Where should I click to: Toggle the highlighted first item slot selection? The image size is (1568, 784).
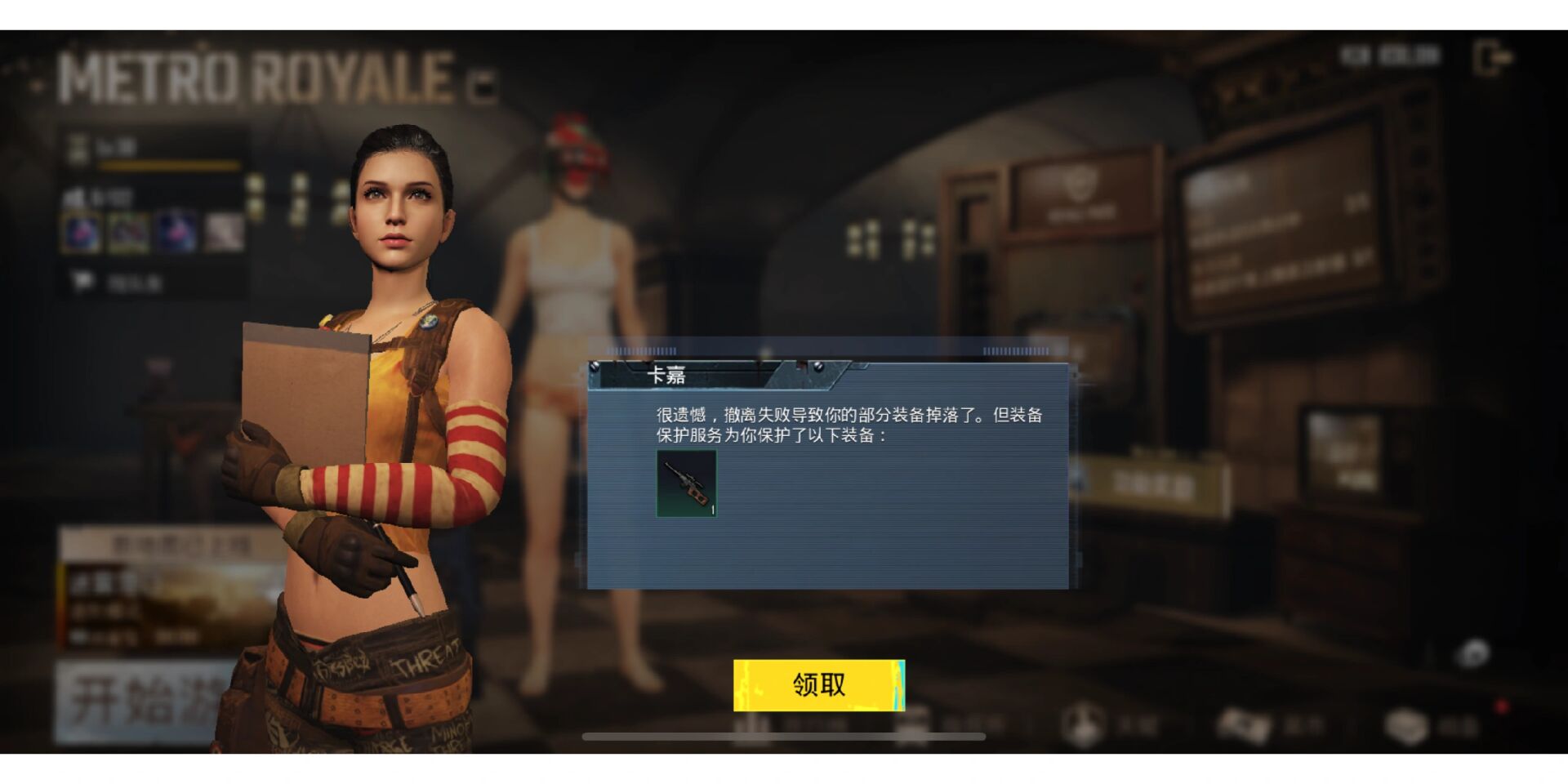click(82, 233)
